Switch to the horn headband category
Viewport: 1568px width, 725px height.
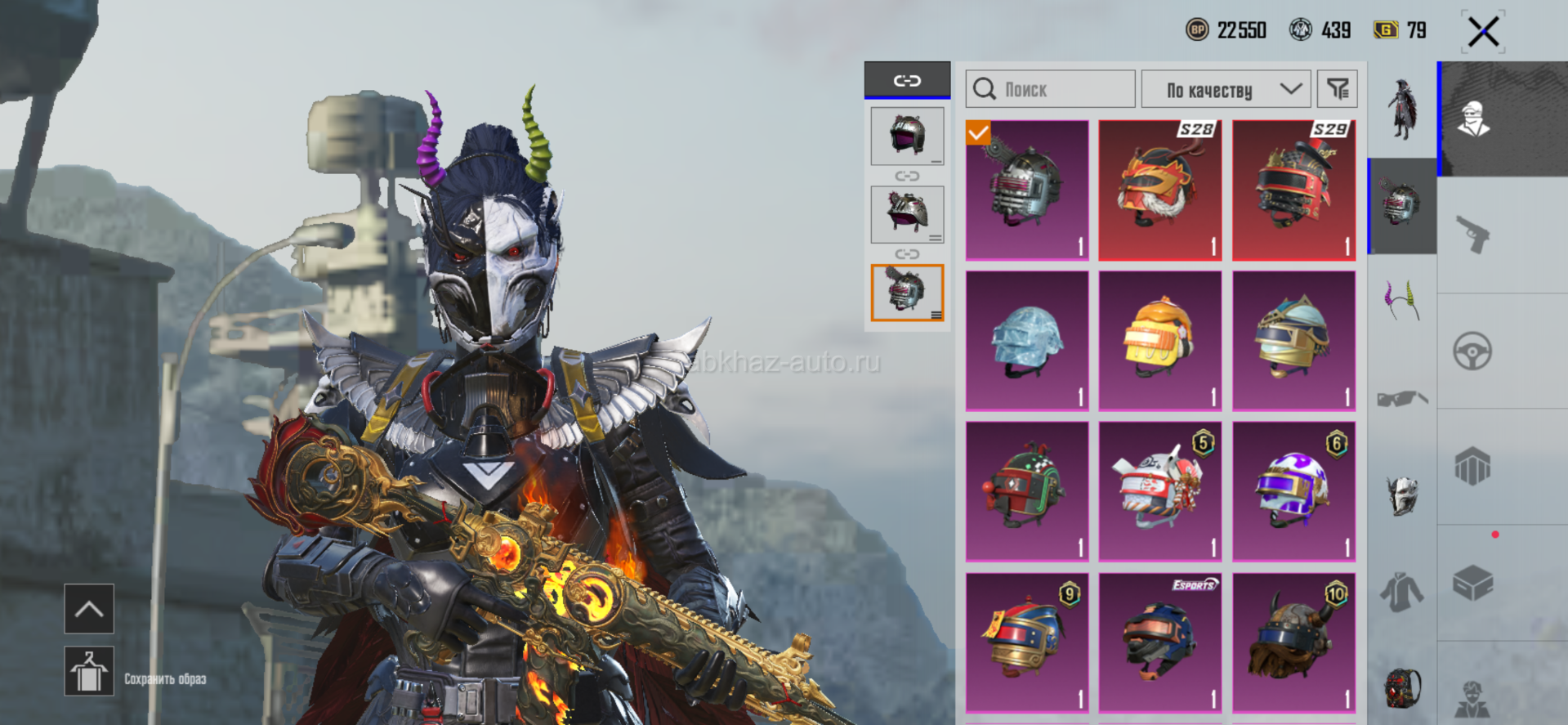pos(1402,299)
